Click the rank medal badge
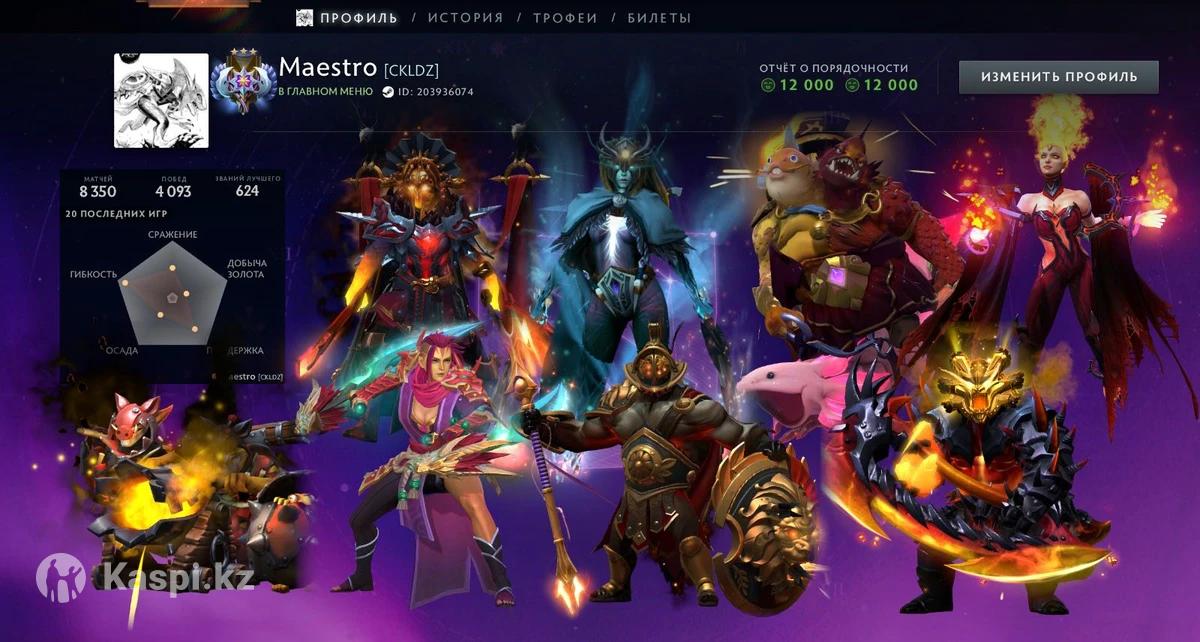 [242, 84]
